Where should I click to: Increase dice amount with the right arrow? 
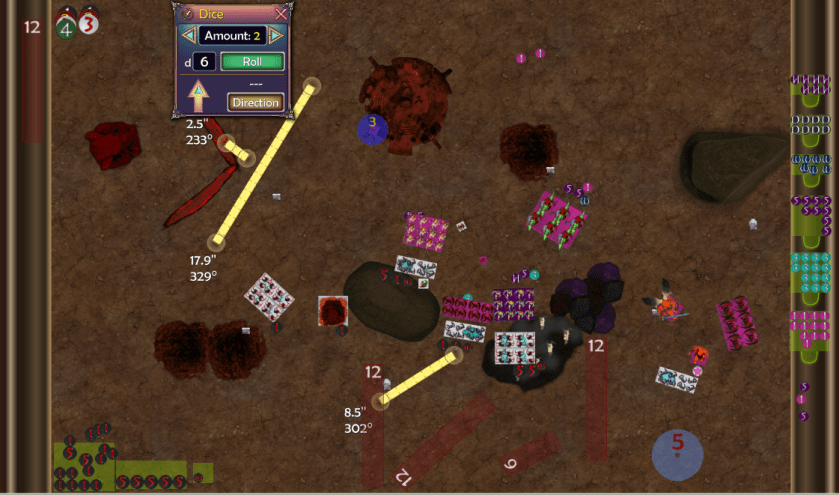(276, 36)
